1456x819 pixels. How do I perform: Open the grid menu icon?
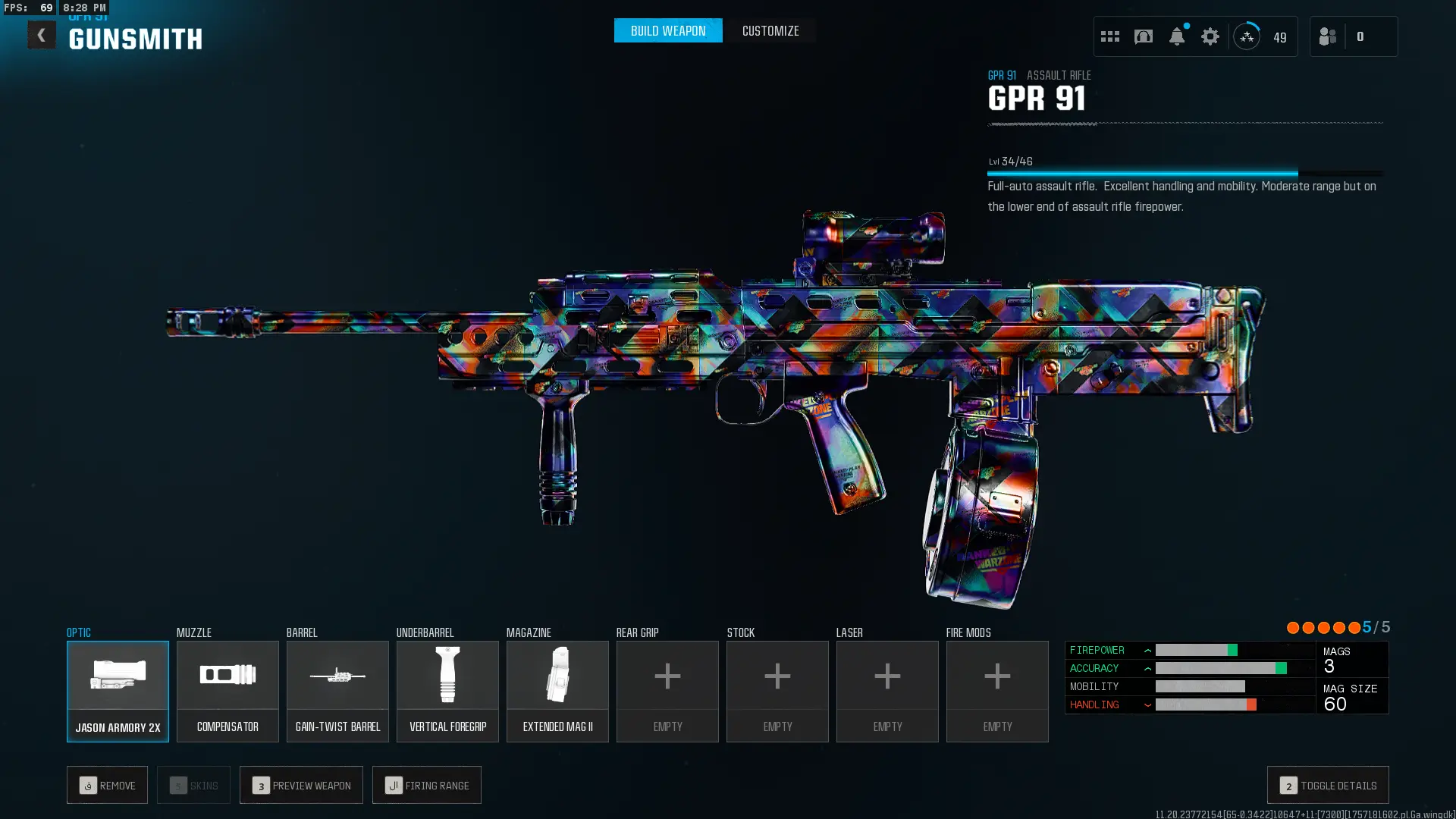(x=1110, y=36)
